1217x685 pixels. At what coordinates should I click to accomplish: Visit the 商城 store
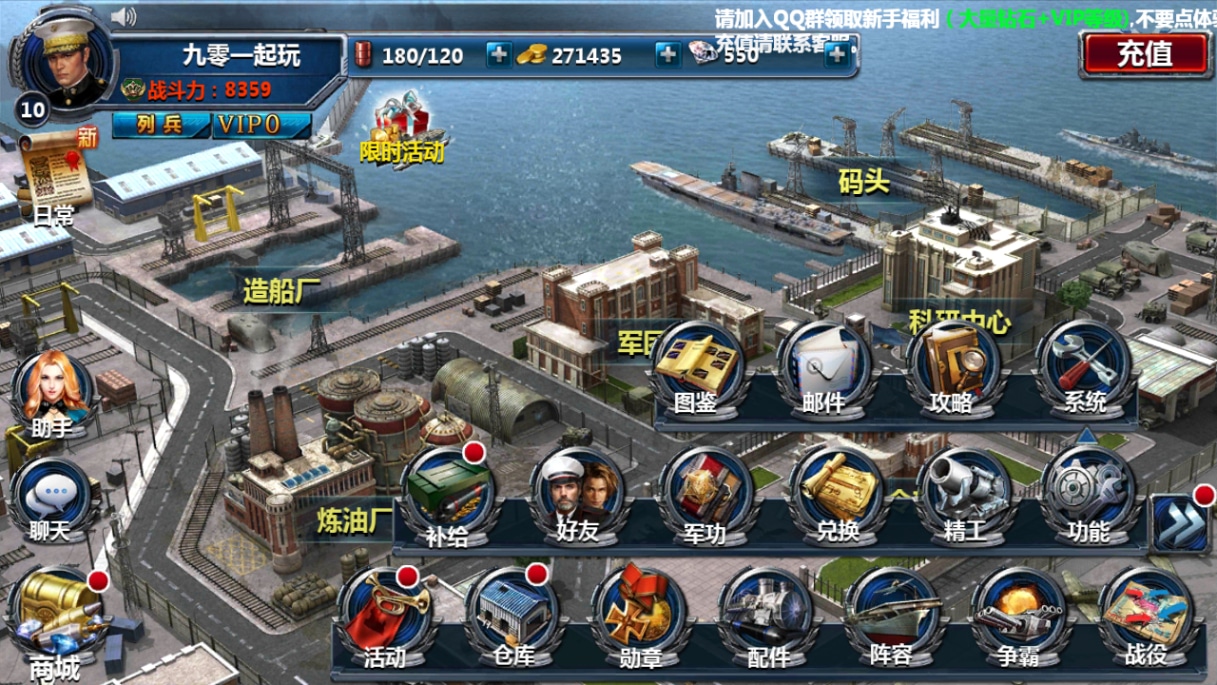coord(57,620)
